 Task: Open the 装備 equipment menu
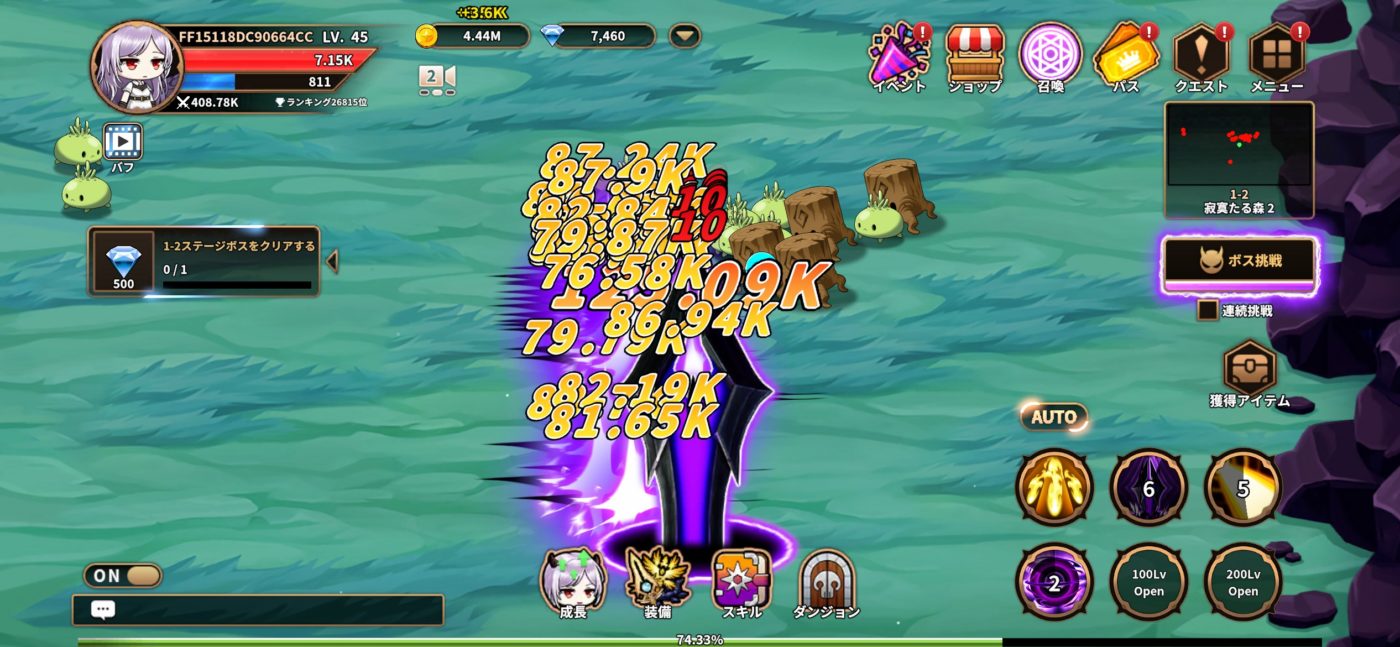[658, 581]
